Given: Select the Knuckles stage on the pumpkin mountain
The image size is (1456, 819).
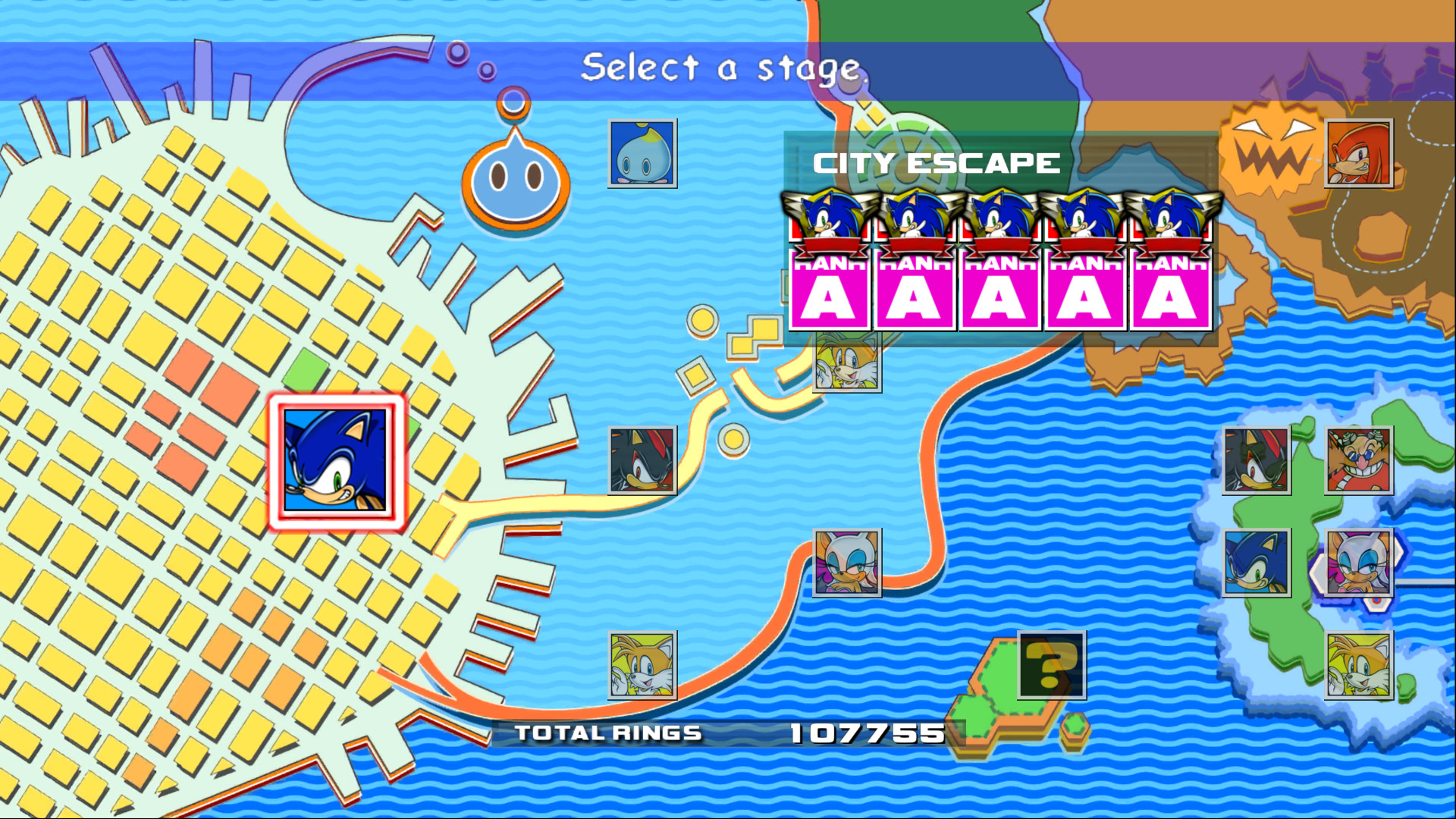Looking at the screenshot, I should [1360, 155].
